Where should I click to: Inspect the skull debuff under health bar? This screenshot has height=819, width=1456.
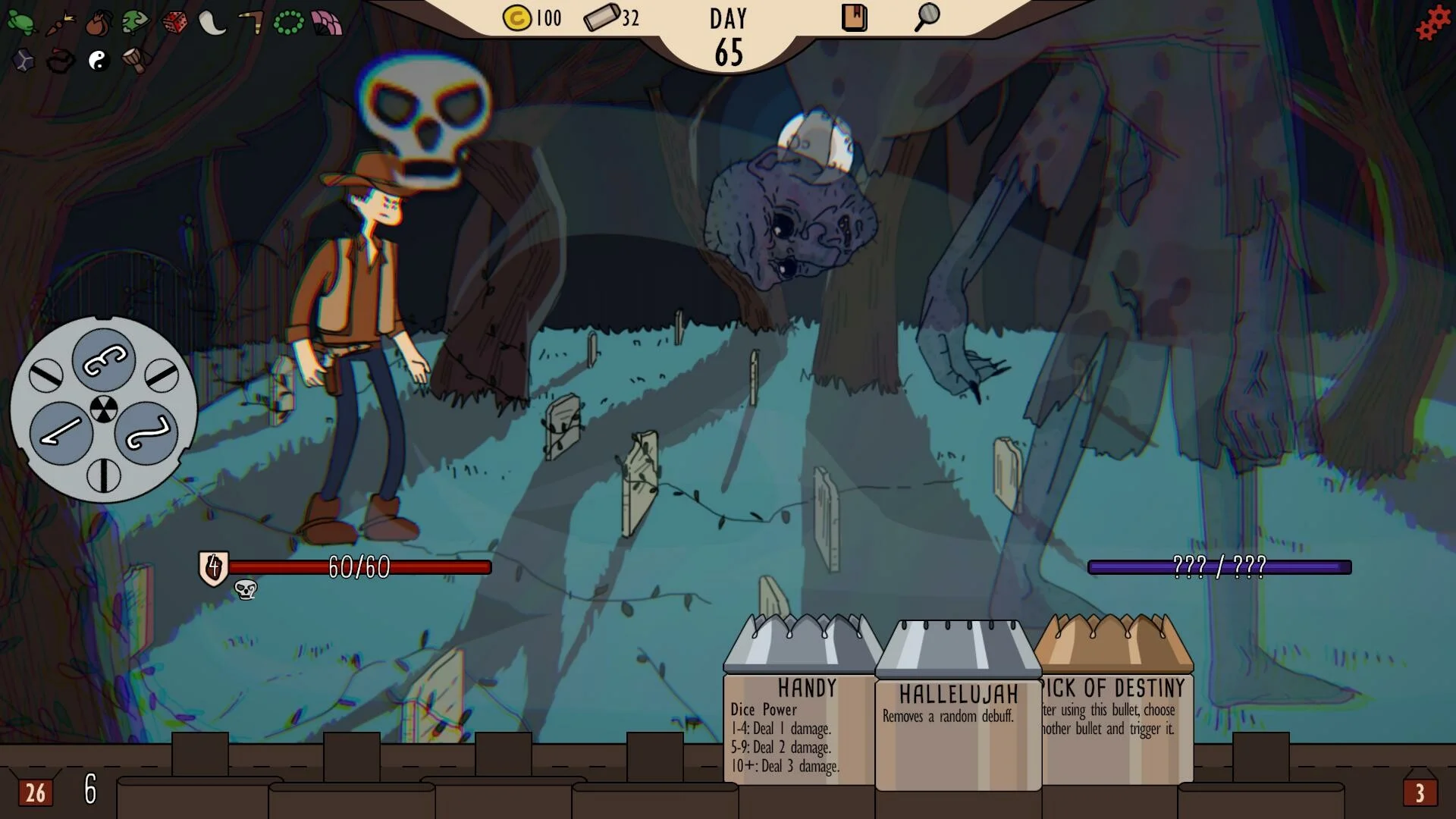246,589
